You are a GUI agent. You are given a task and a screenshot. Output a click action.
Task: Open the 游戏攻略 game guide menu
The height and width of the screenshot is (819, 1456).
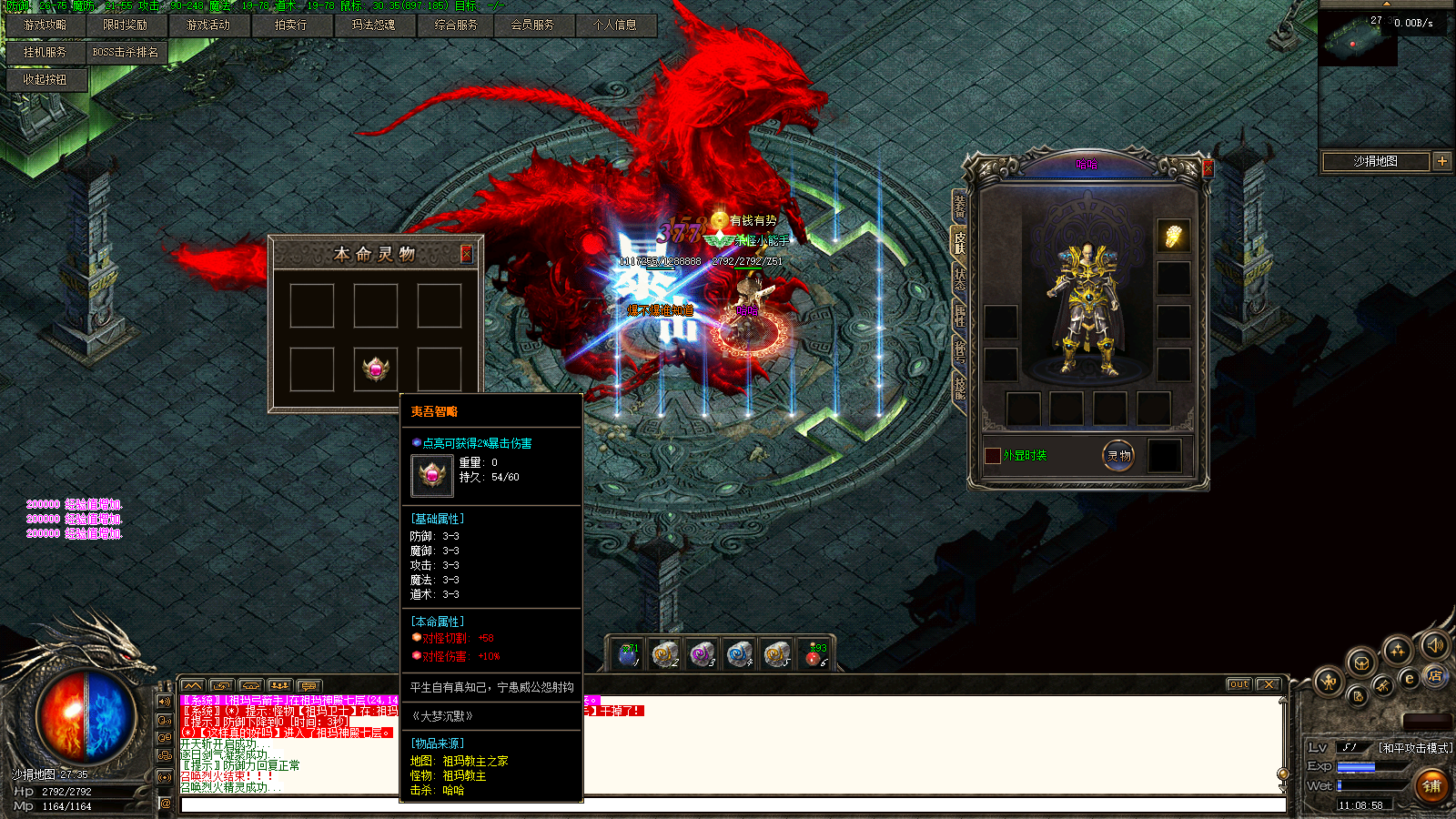(x=45, y=25)
